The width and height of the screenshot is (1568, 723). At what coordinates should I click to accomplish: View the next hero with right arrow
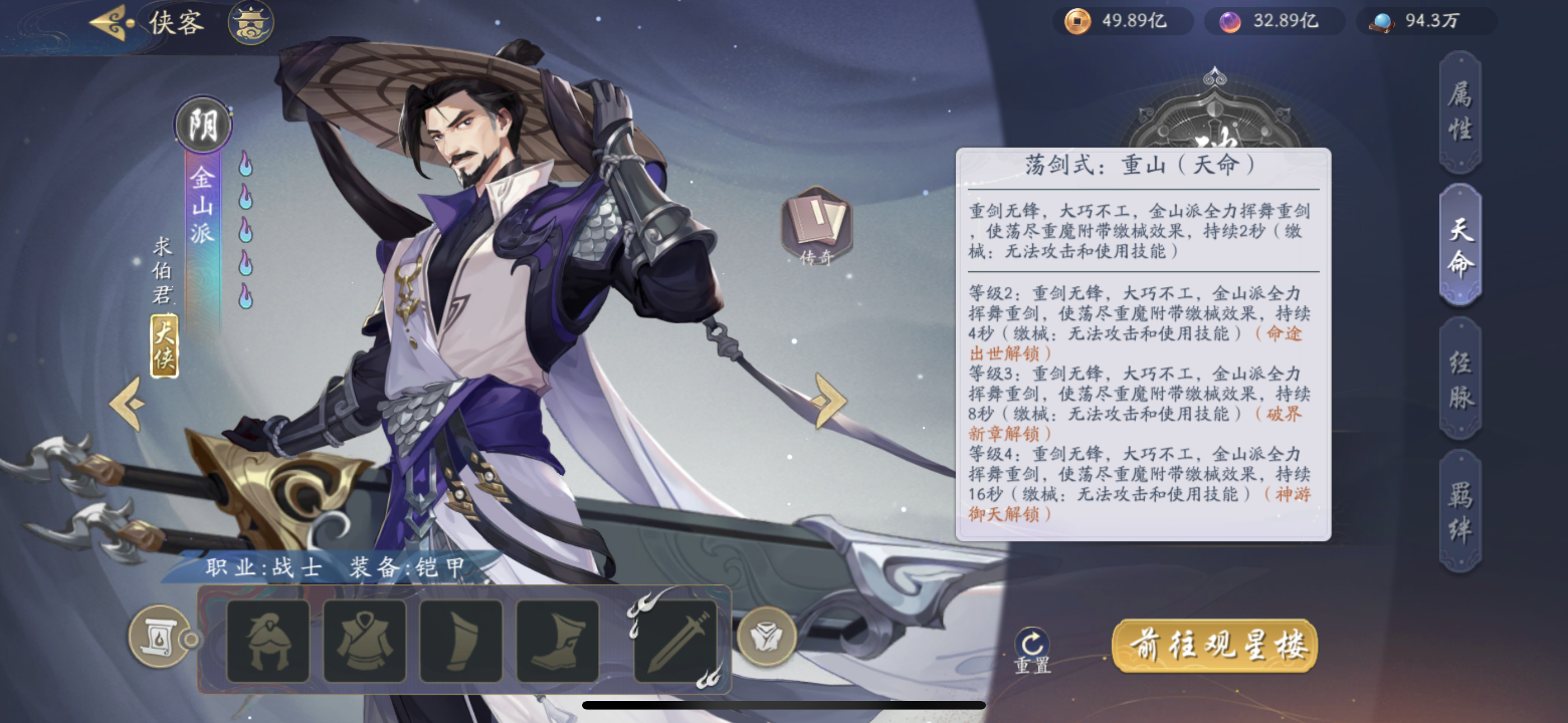[829, 400]
